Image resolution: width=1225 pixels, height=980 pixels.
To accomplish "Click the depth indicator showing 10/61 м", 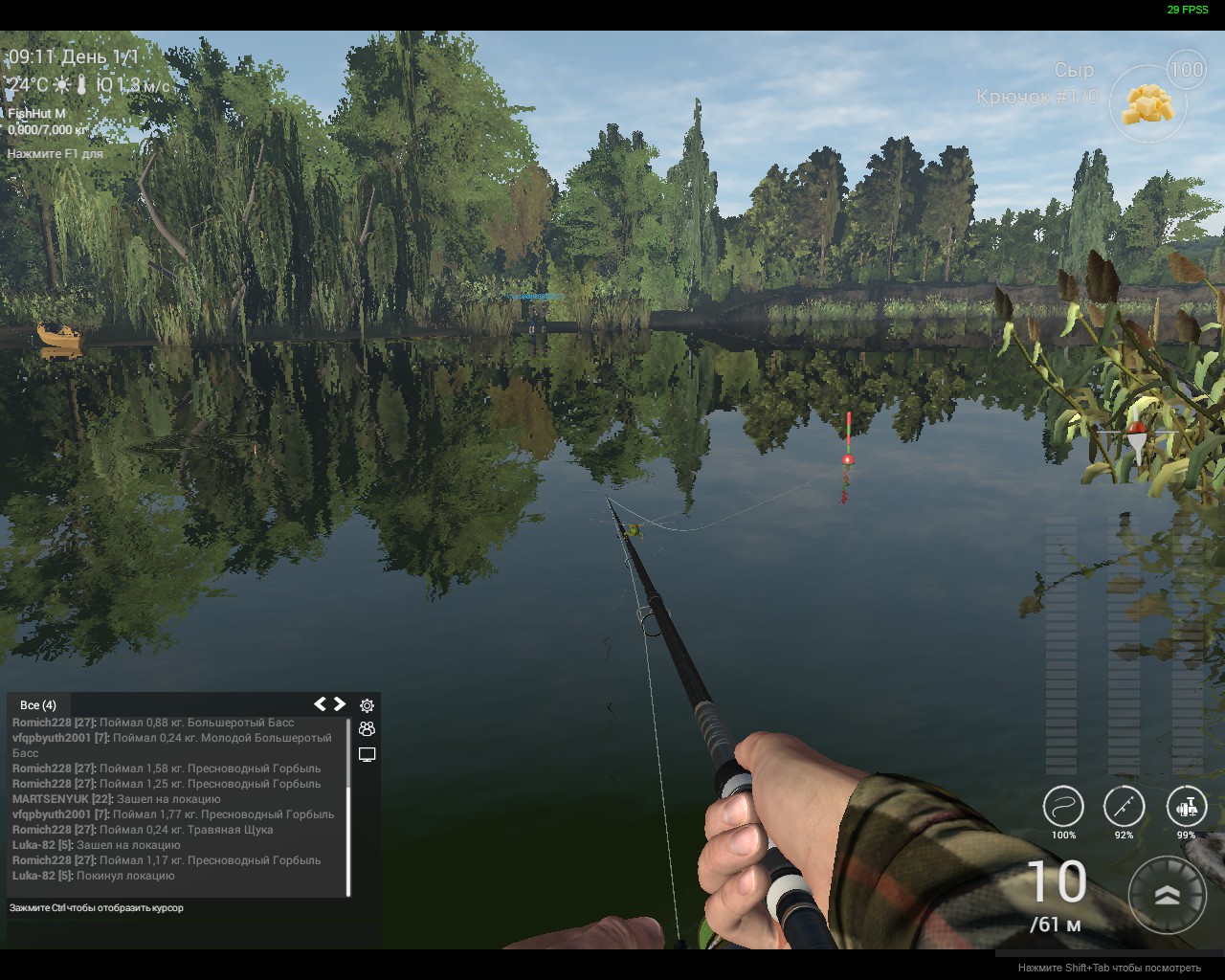I will coord(1056,895).
